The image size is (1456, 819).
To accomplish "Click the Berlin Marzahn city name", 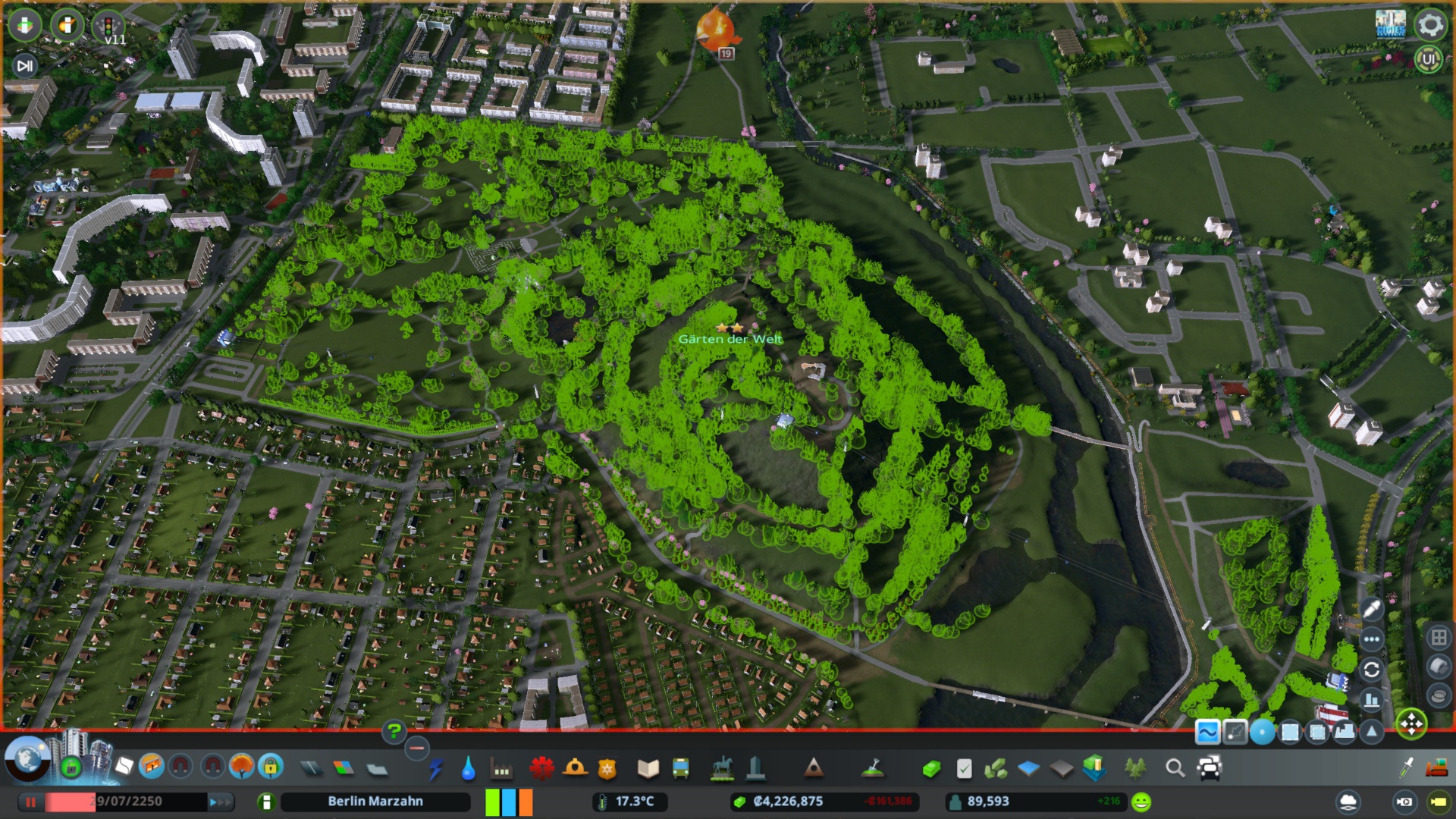I will (375, 801).
